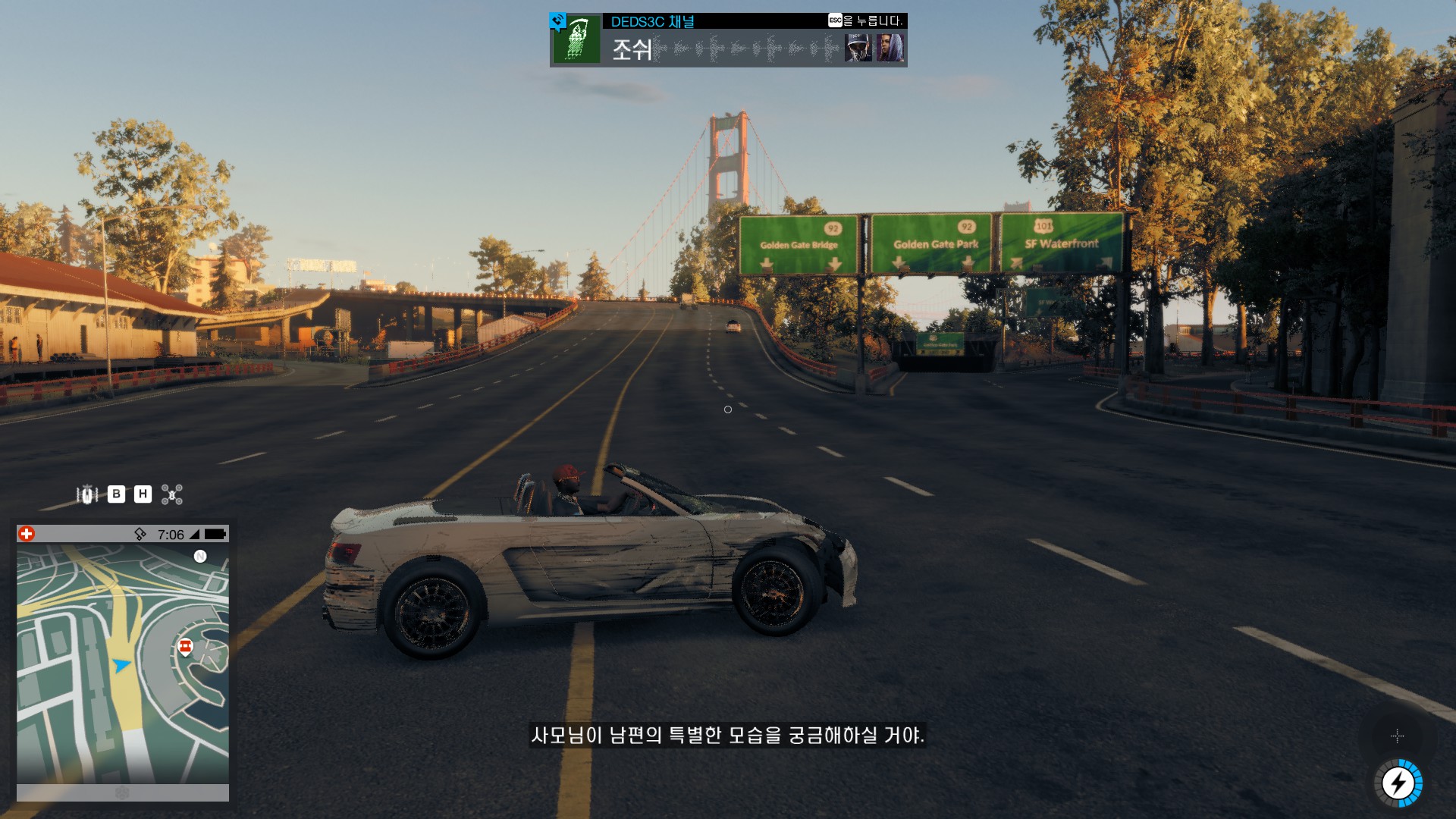Activate the lightning bolt botnet icon

click(x=1398, y=783)
